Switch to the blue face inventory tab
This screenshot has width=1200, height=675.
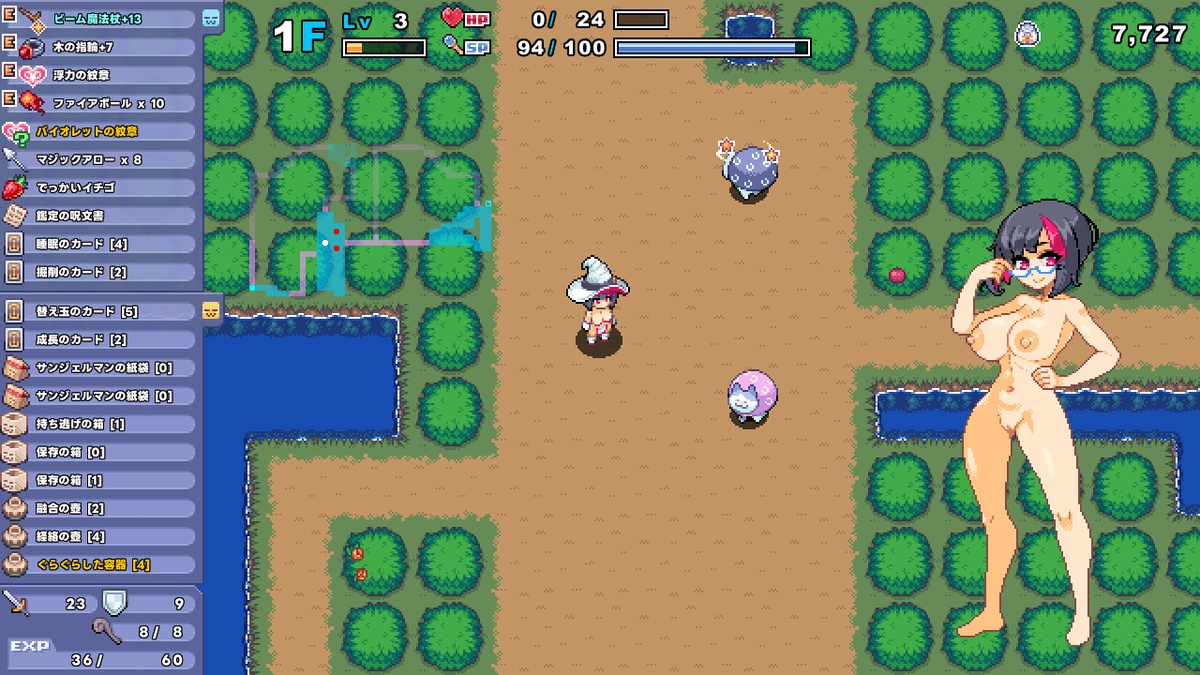pos(211,18)
